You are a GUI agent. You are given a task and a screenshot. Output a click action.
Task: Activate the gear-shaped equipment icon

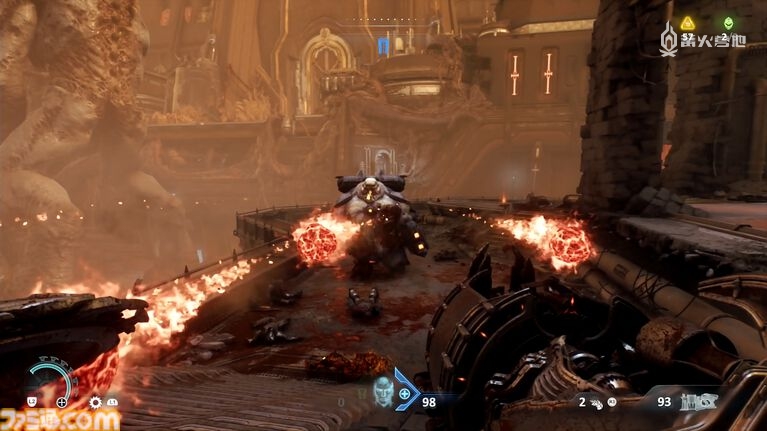pos(96,402)
